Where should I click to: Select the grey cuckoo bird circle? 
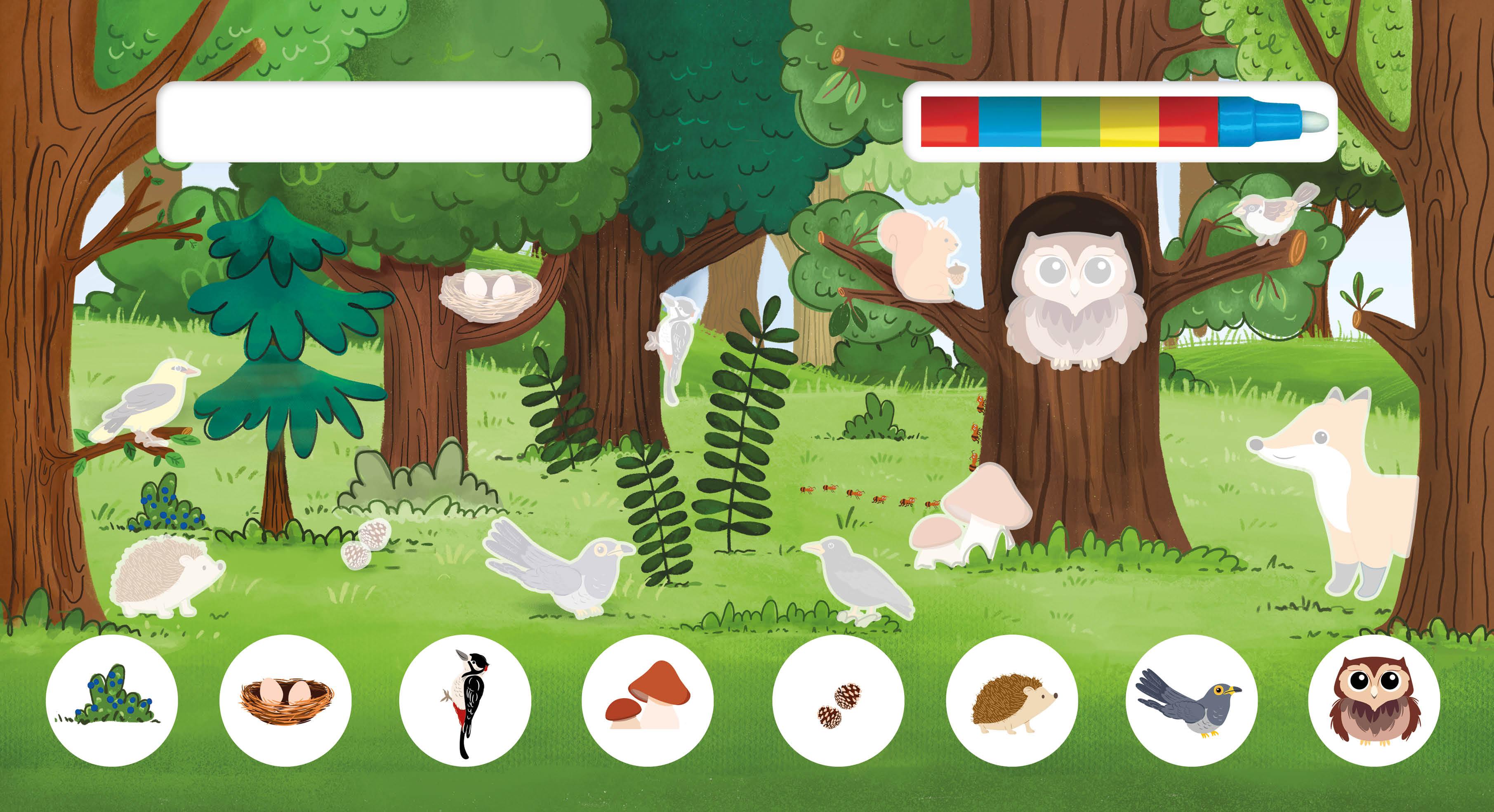click(x=1191, y=700)
